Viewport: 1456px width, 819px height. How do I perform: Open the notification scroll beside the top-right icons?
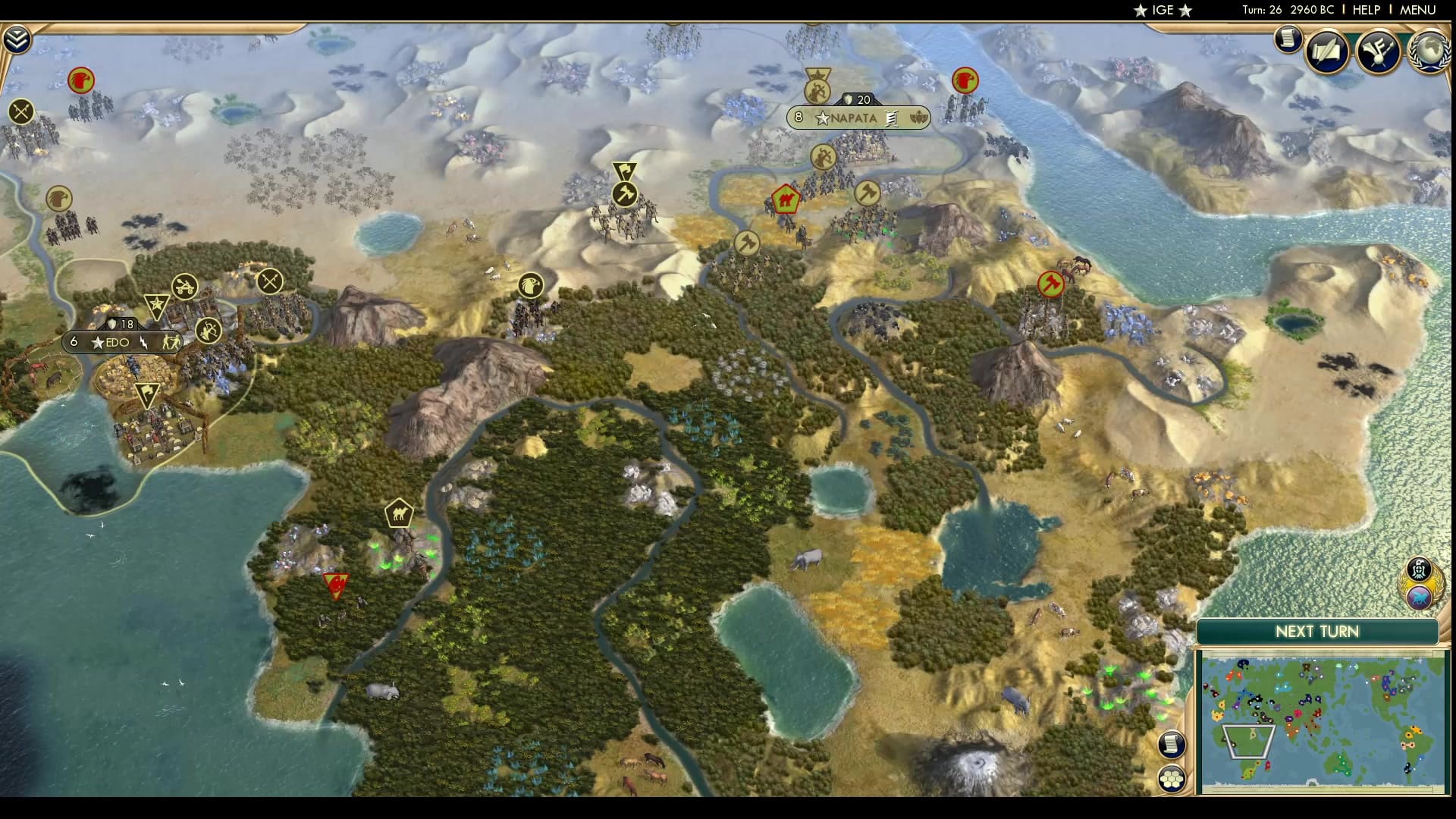pyautogui.click(x=1287, y=39)
